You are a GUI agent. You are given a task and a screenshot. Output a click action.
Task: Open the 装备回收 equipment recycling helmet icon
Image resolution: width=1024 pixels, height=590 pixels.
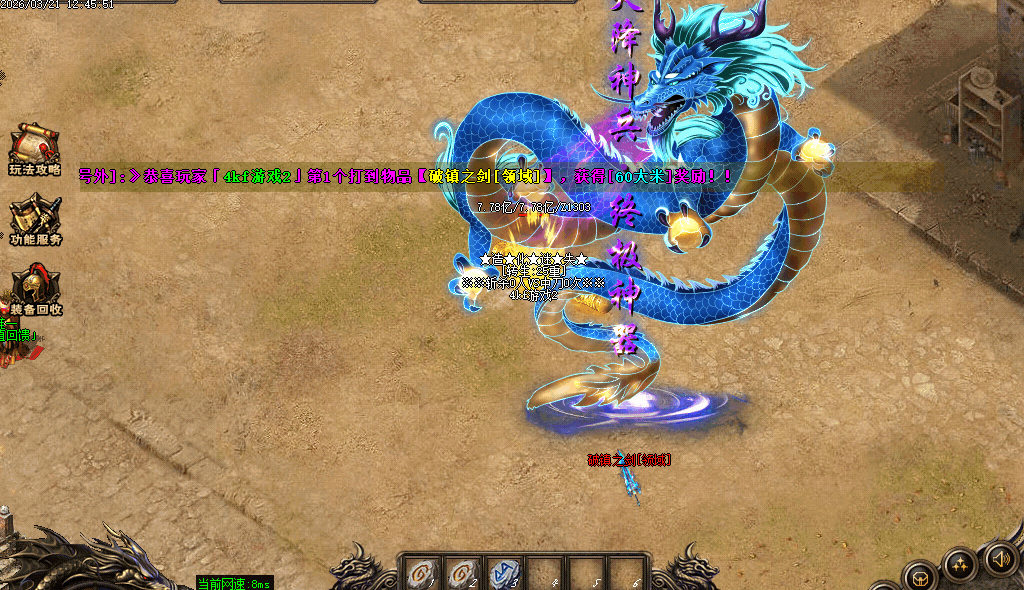35,286
